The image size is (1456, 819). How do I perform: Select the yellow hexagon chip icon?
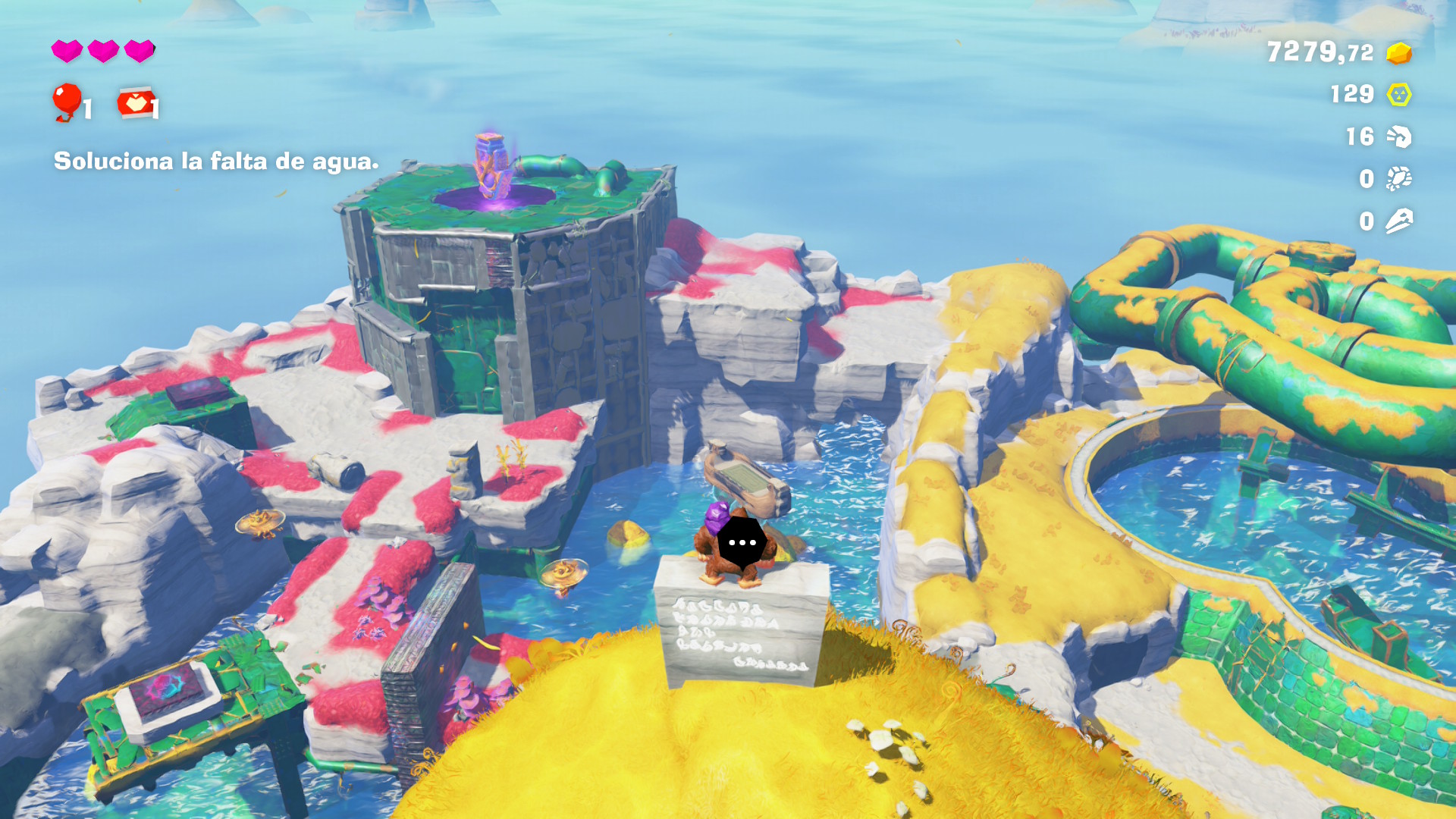[1398, 95]
